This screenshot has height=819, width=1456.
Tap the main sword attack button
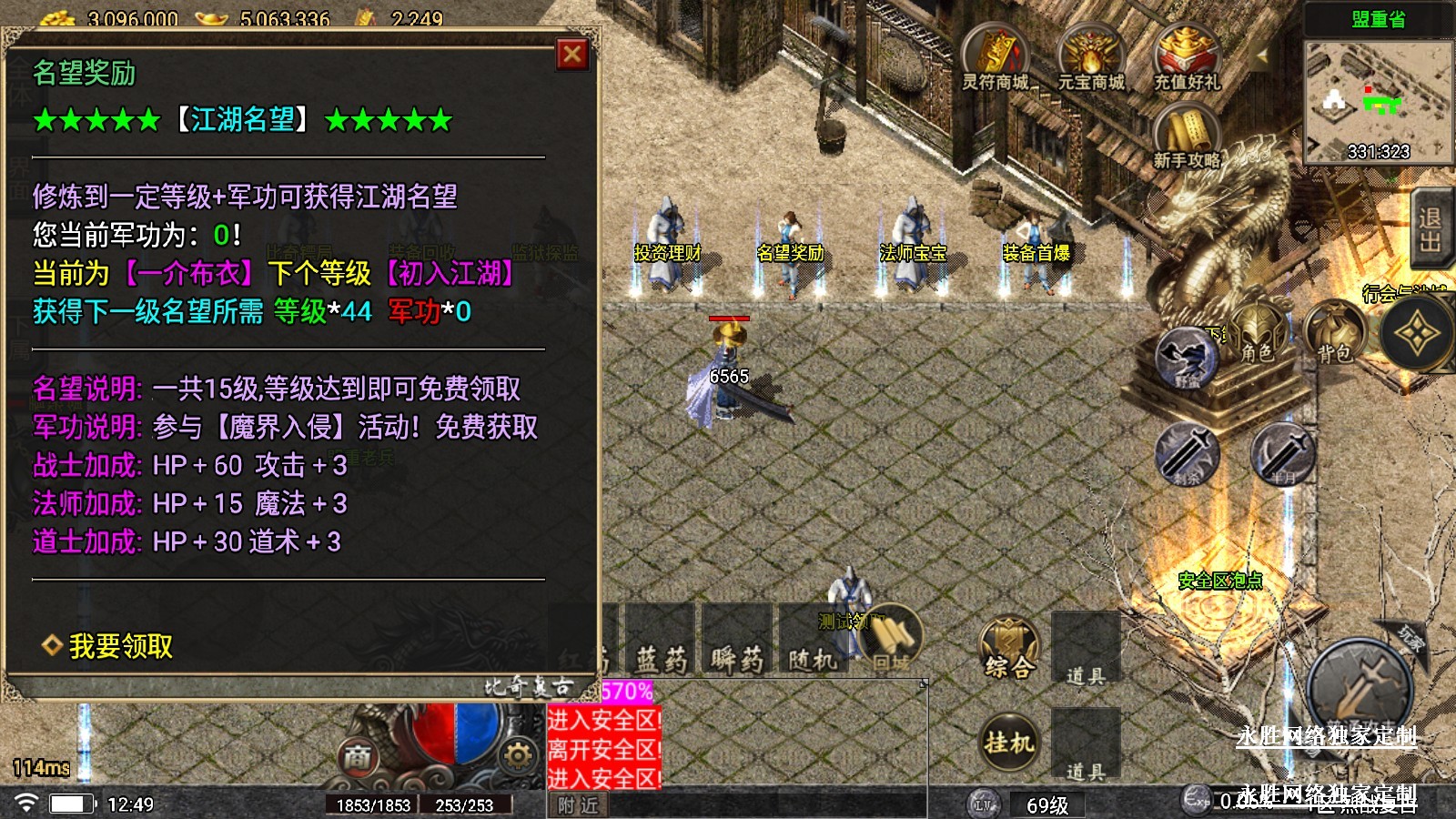[1360, 689]
